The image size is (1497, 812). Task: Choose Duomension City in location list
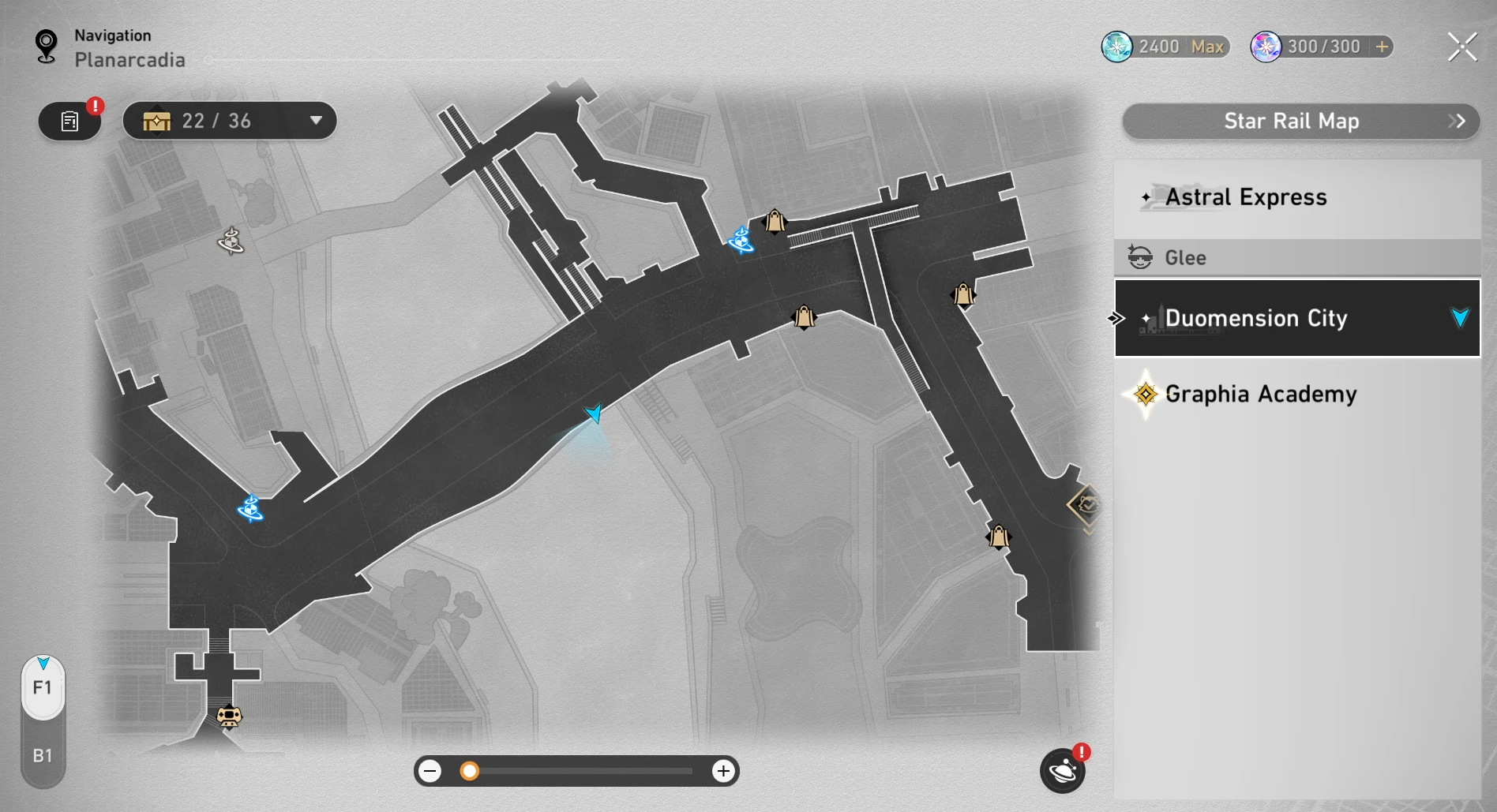pos(1296,318)
